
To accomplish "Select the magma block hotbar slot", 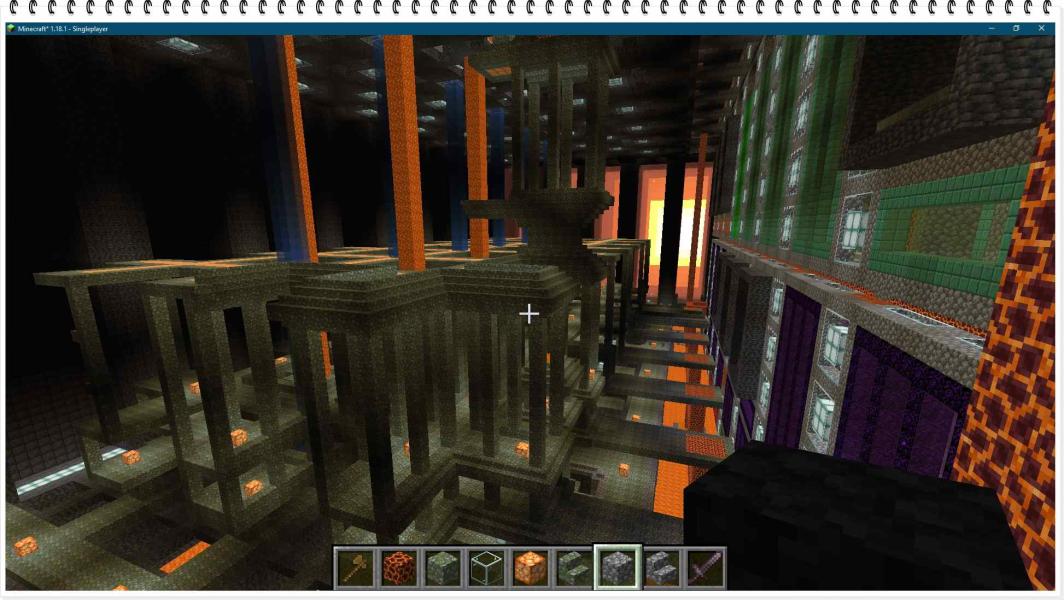I will click(398, 568).
